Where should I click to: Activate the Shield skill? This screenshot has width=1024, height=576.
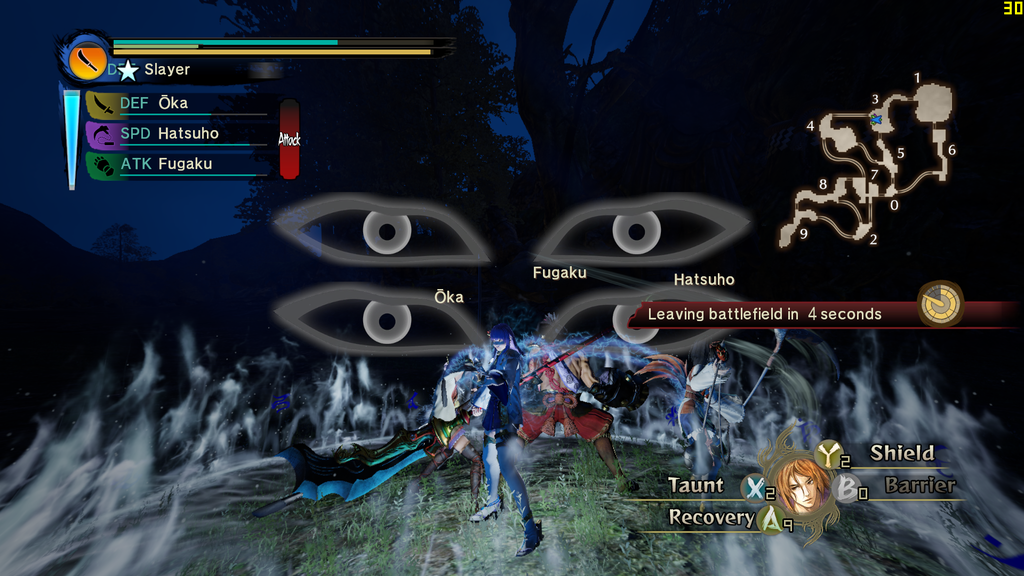(900, 453)
